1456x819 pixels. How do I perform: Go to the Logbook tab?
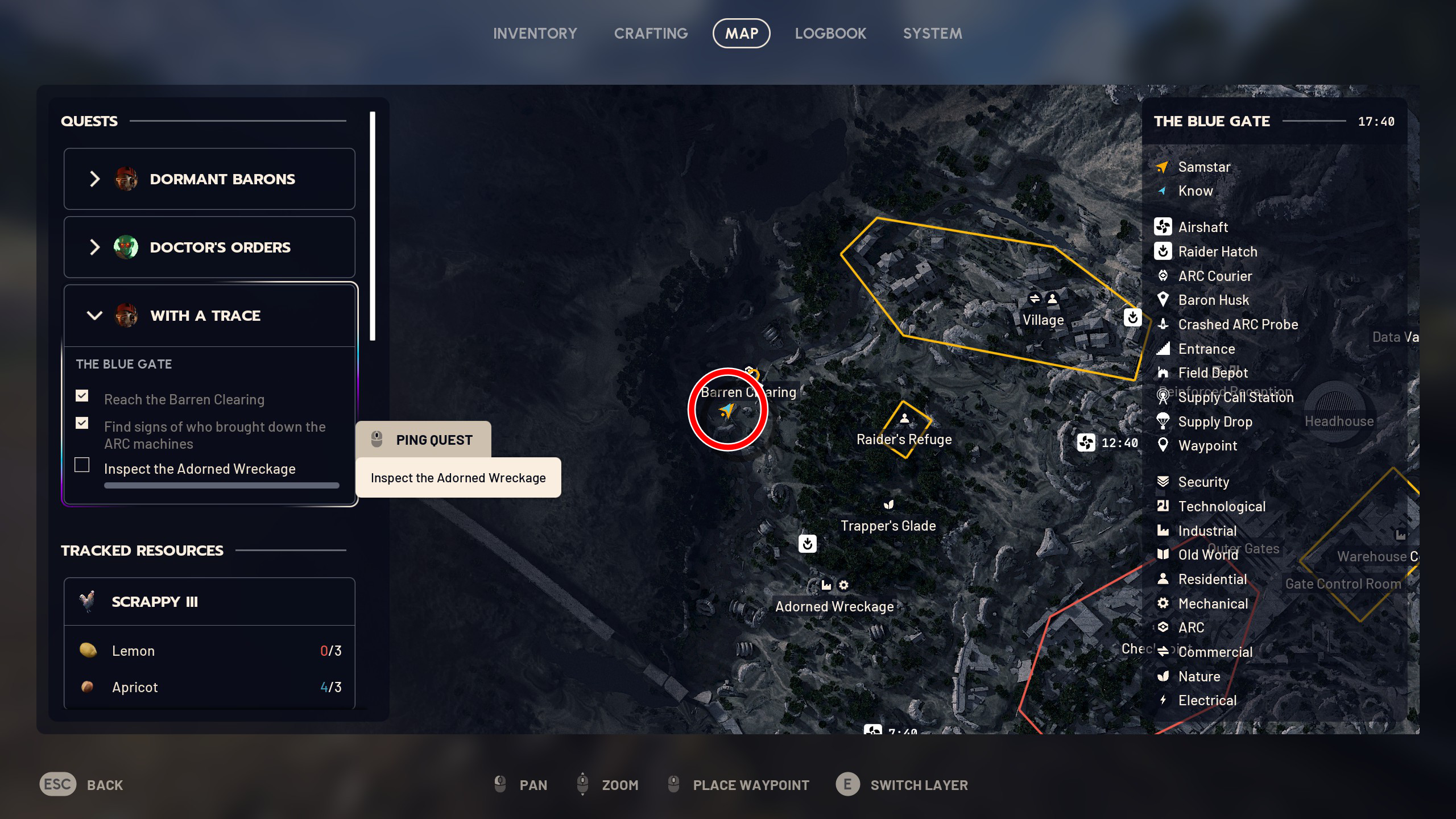[830, 34]
